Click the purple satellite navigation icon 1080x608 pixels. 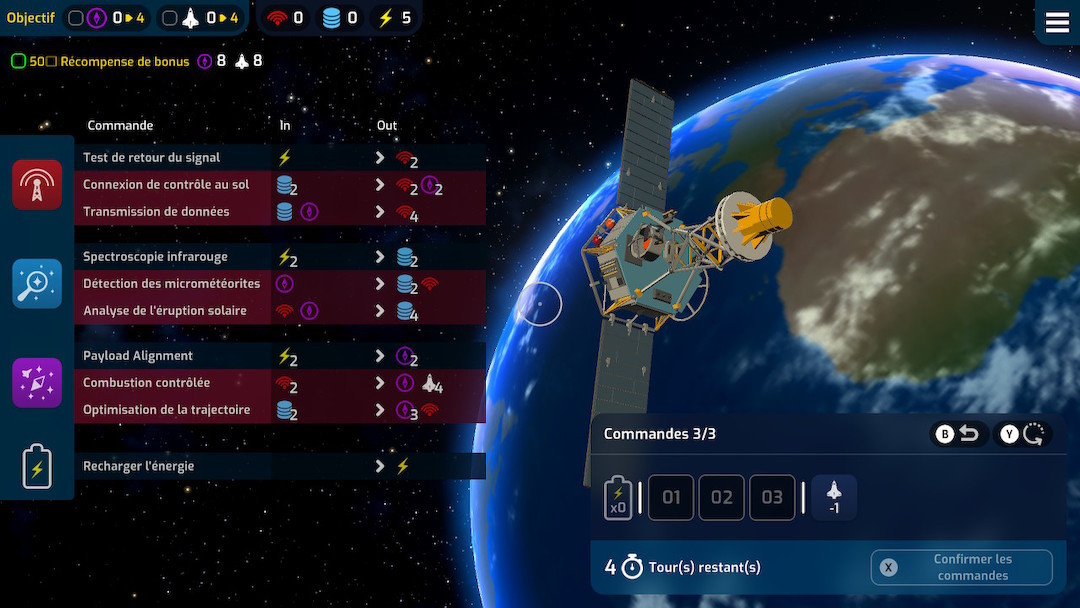tap(37, 383)
